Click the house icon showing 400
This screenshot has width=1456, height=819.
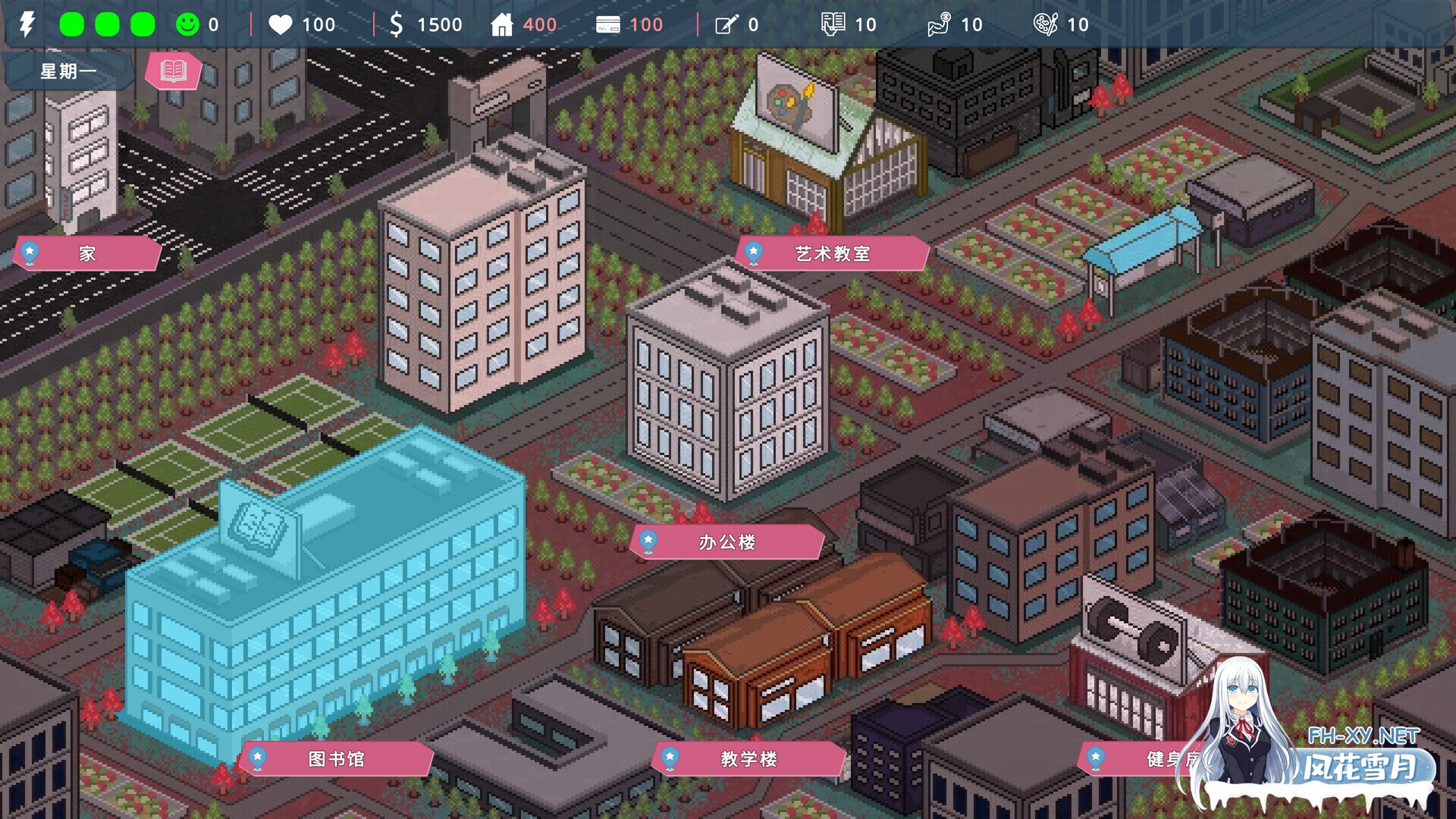(x=502, y=24)
